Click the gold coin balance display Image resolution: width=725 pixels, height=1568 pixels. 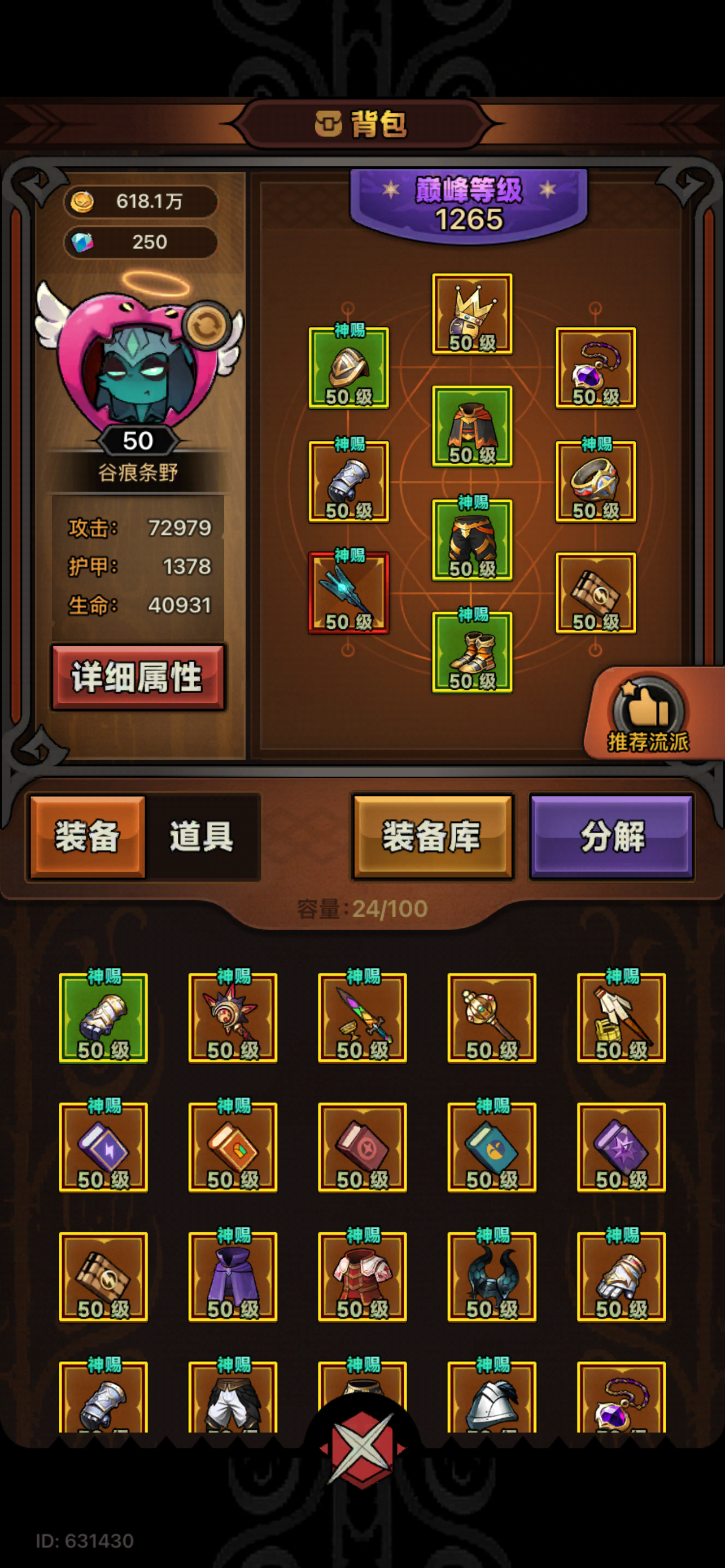tap(141, 203)
